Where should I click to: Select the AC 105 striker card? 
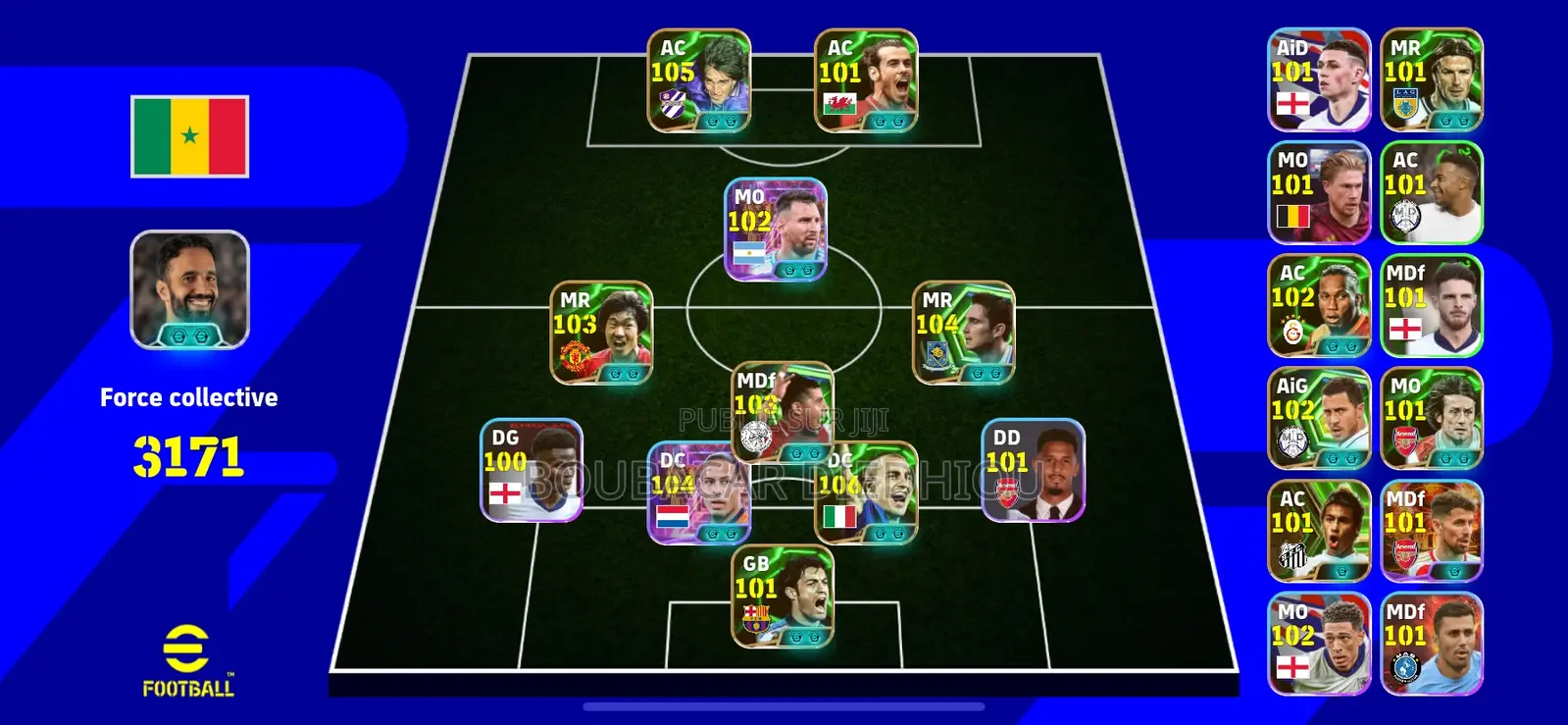point(699,81)
